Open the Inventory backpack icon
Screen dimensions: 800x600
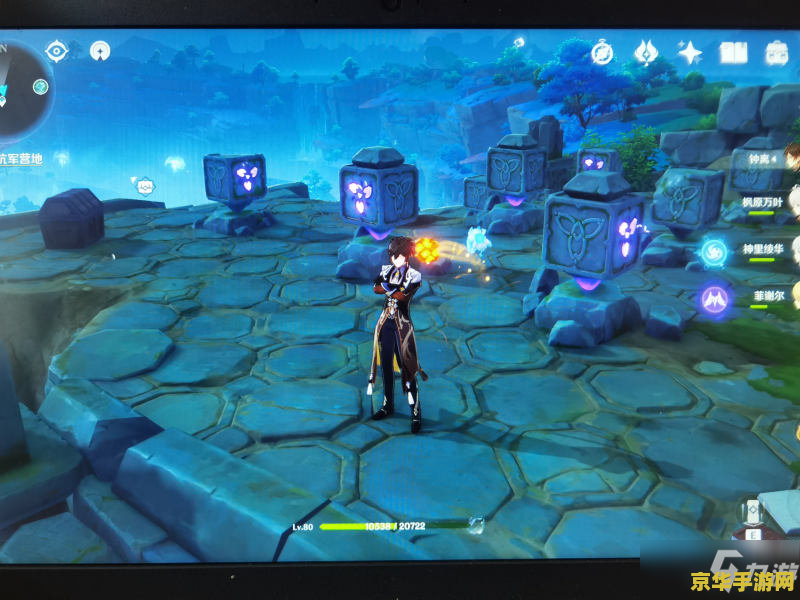tap(777, 53)
